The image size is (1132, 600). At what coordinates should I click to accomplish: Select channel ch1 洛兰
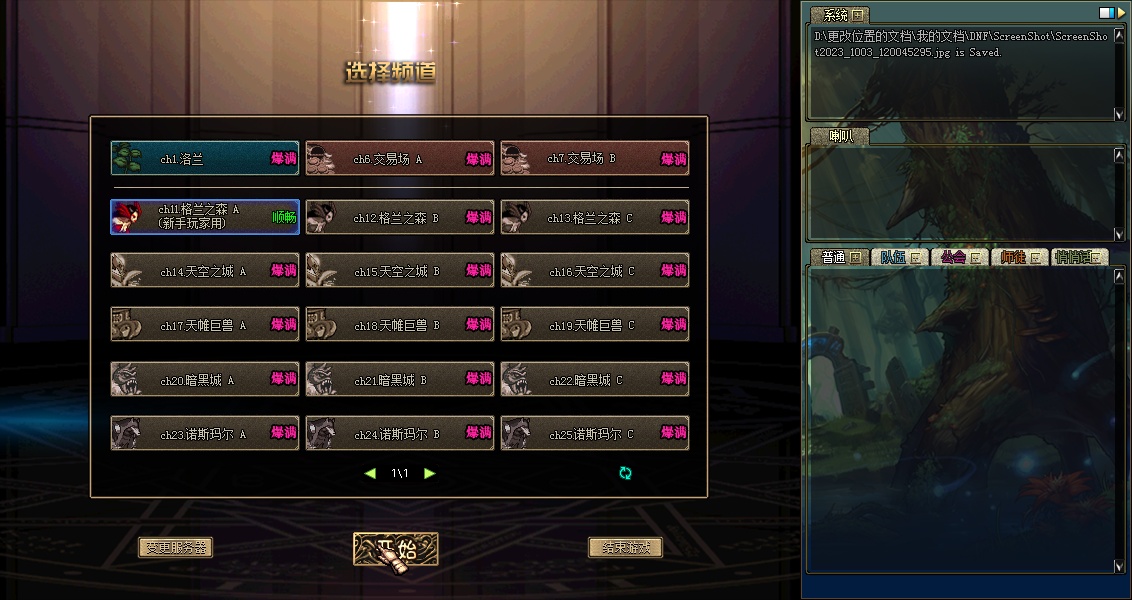pos(204,159)
